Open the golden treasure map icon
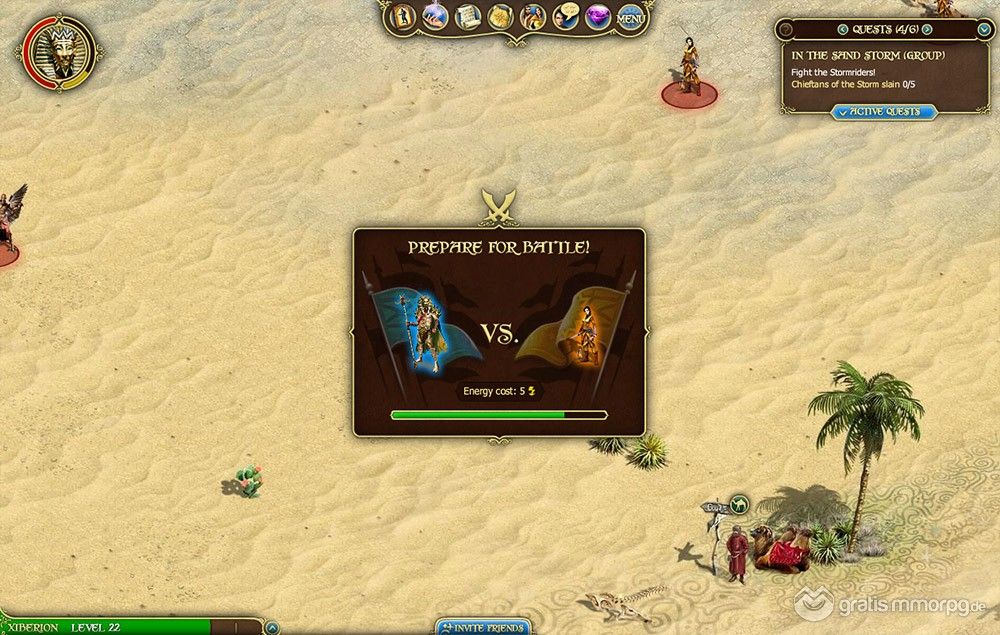 pyautogui.click(x=500, y=17)
